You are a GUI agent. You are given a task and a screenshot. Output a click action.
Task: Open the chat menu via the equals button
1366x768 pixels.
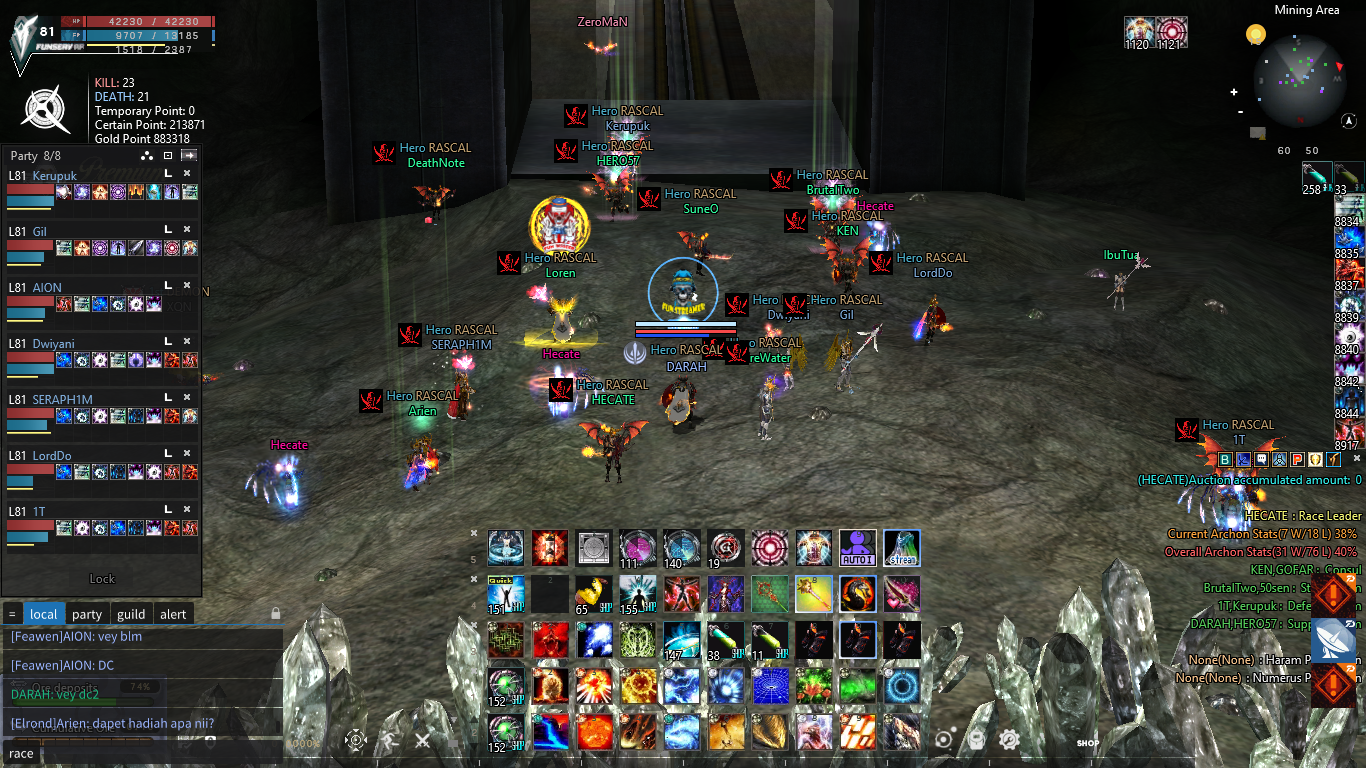[12, 614]
